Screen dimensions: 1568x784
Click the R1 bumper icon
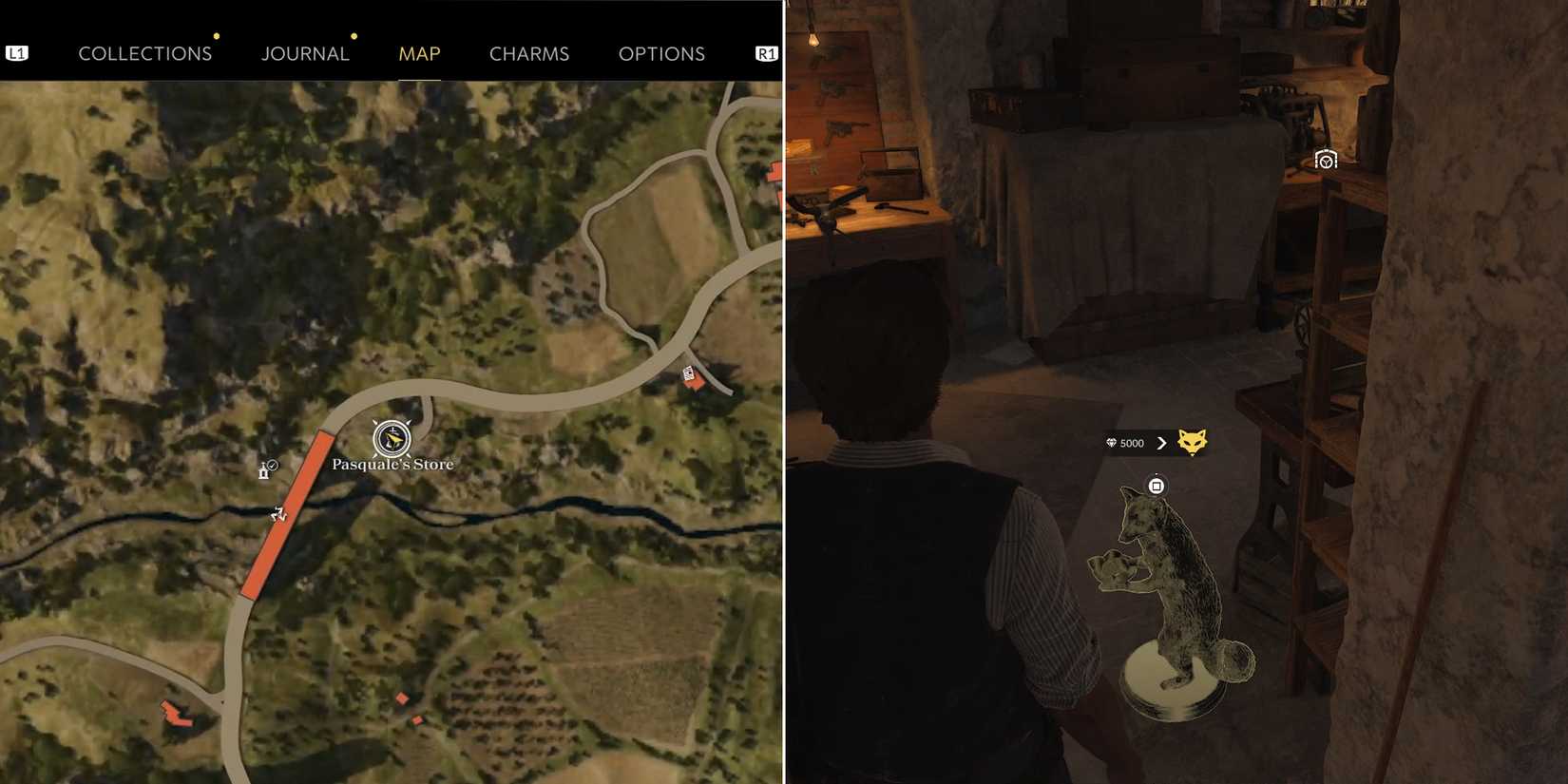click(766, 53)
